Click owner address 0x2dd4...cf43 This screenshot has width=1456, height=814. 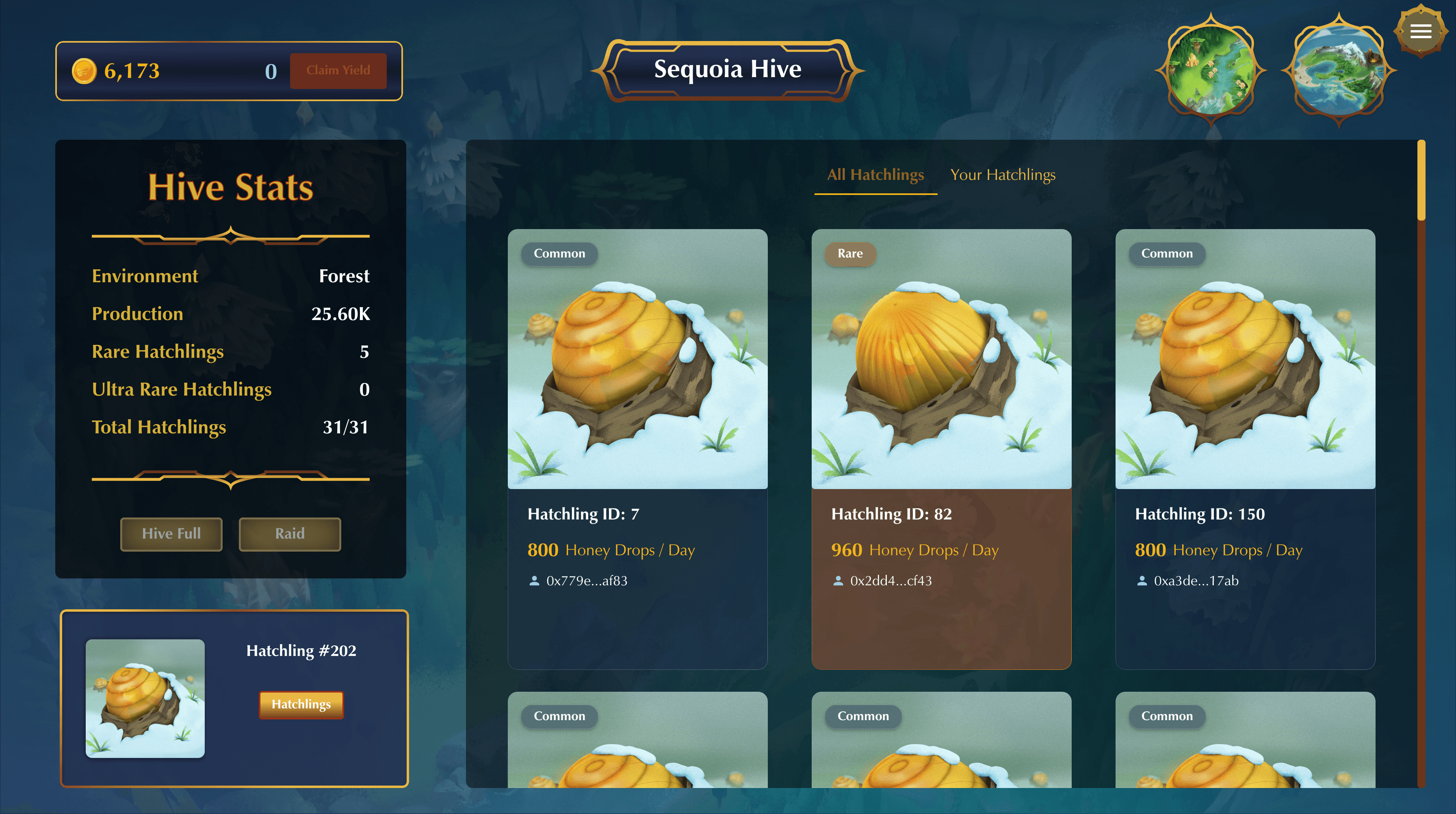pos(890,581)
